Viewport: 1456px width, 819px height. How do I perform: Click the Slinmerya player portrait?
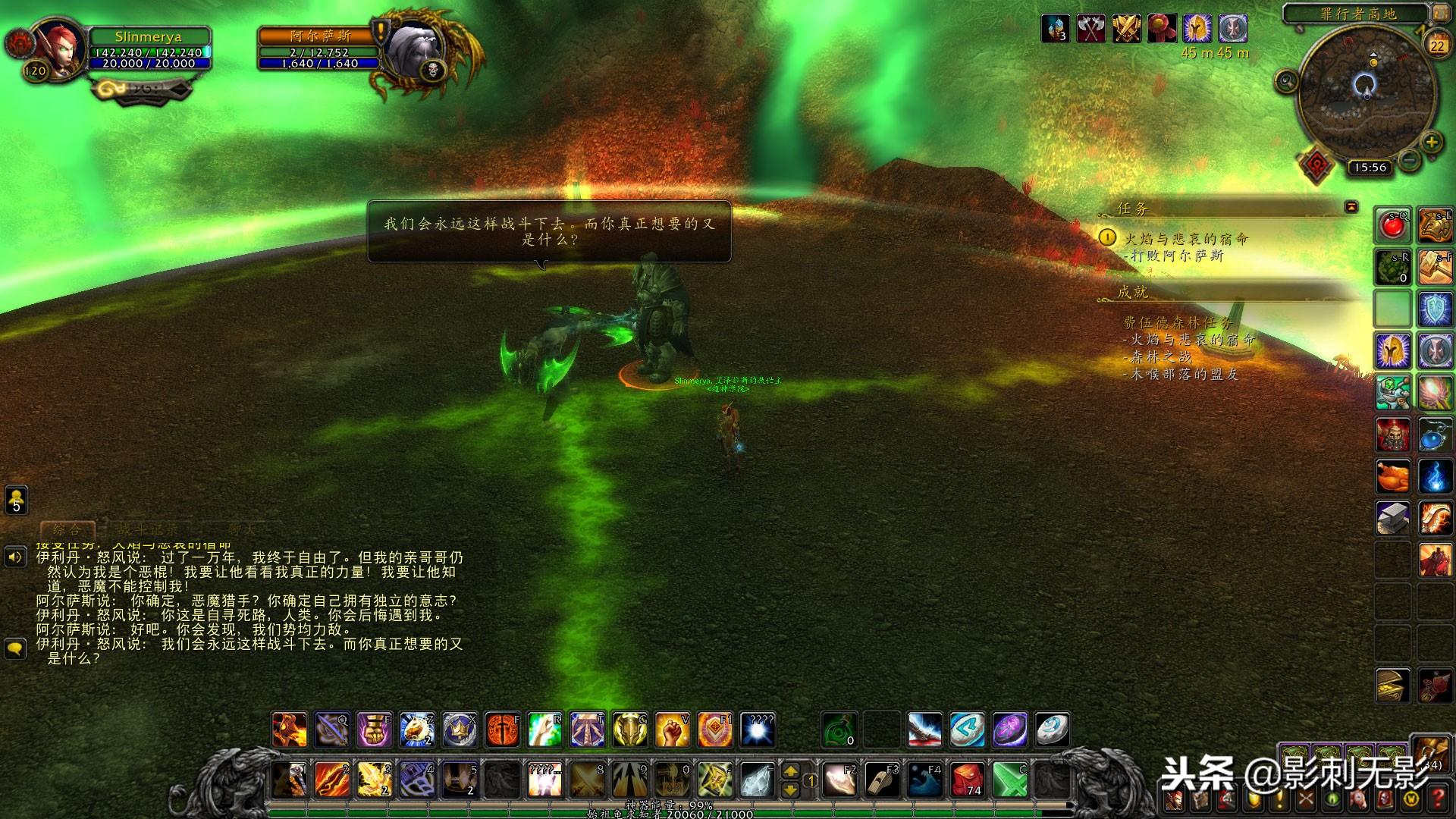58,47
